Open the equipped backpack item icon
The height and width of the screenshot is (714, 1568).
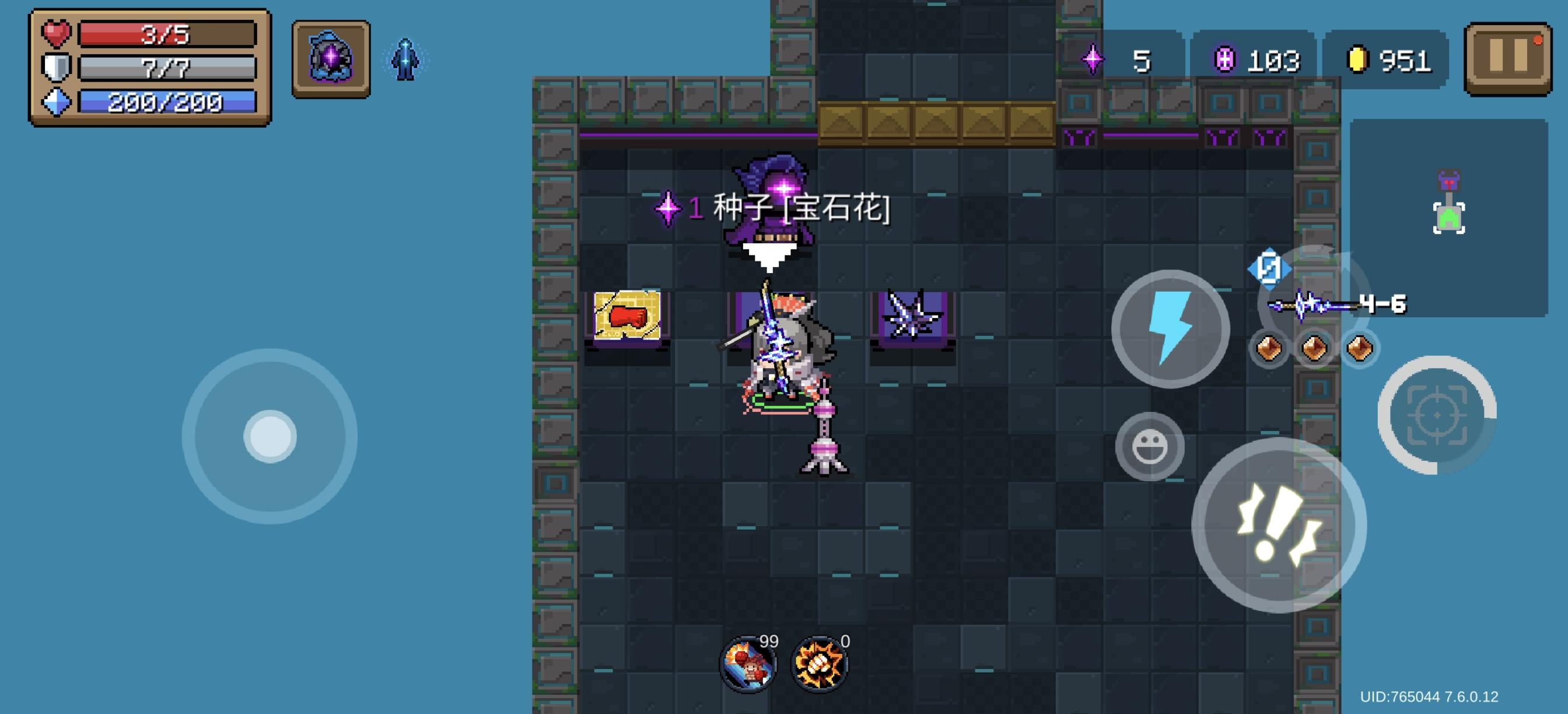[x=331, y=59]
